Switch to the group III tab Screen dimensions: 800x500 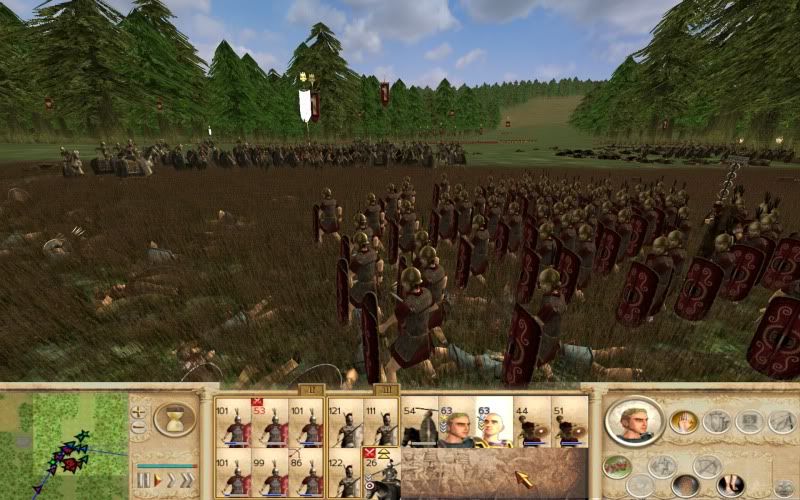386,391
